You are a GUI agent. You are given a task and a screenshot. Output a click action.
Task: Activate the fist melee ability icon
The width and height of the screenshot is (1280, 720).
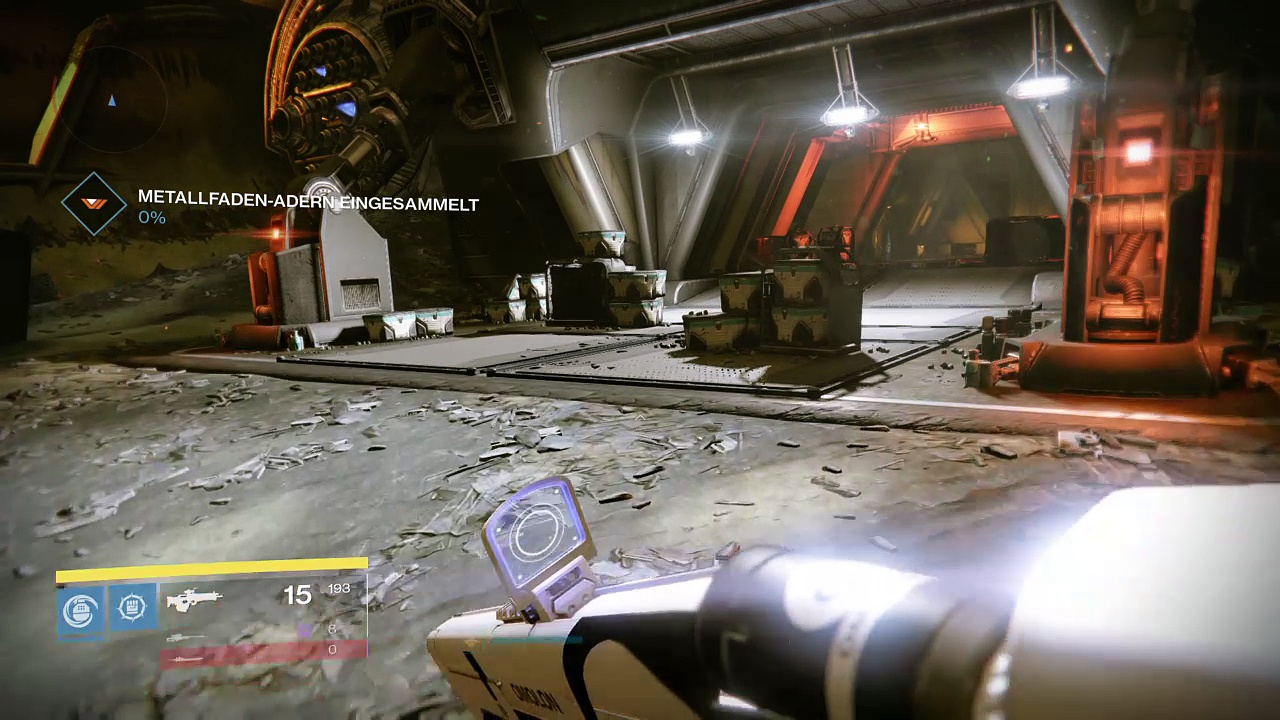(133, 607)
